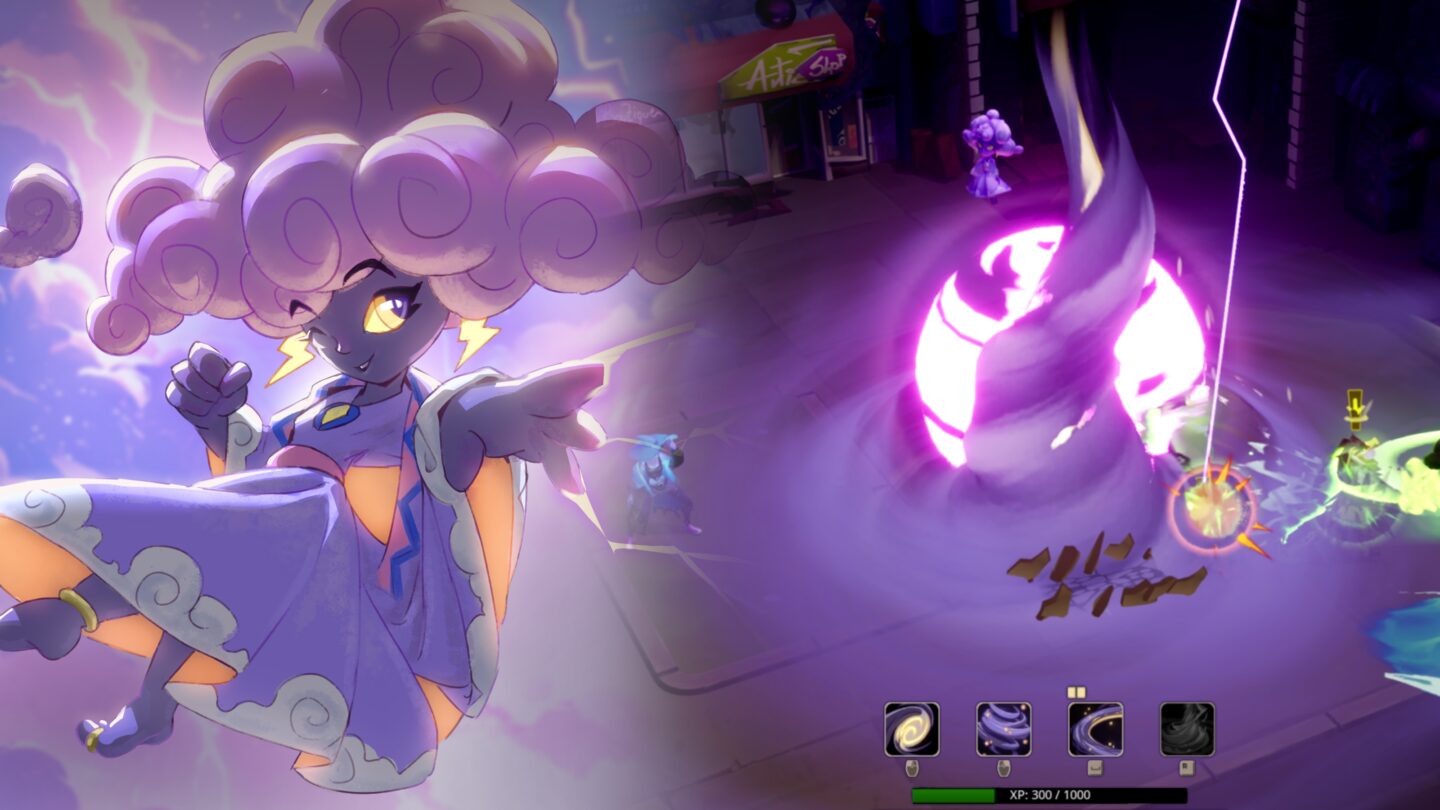Select the golden galaxy spiral ability icon
1440x810 pixels.
point(912,728)
